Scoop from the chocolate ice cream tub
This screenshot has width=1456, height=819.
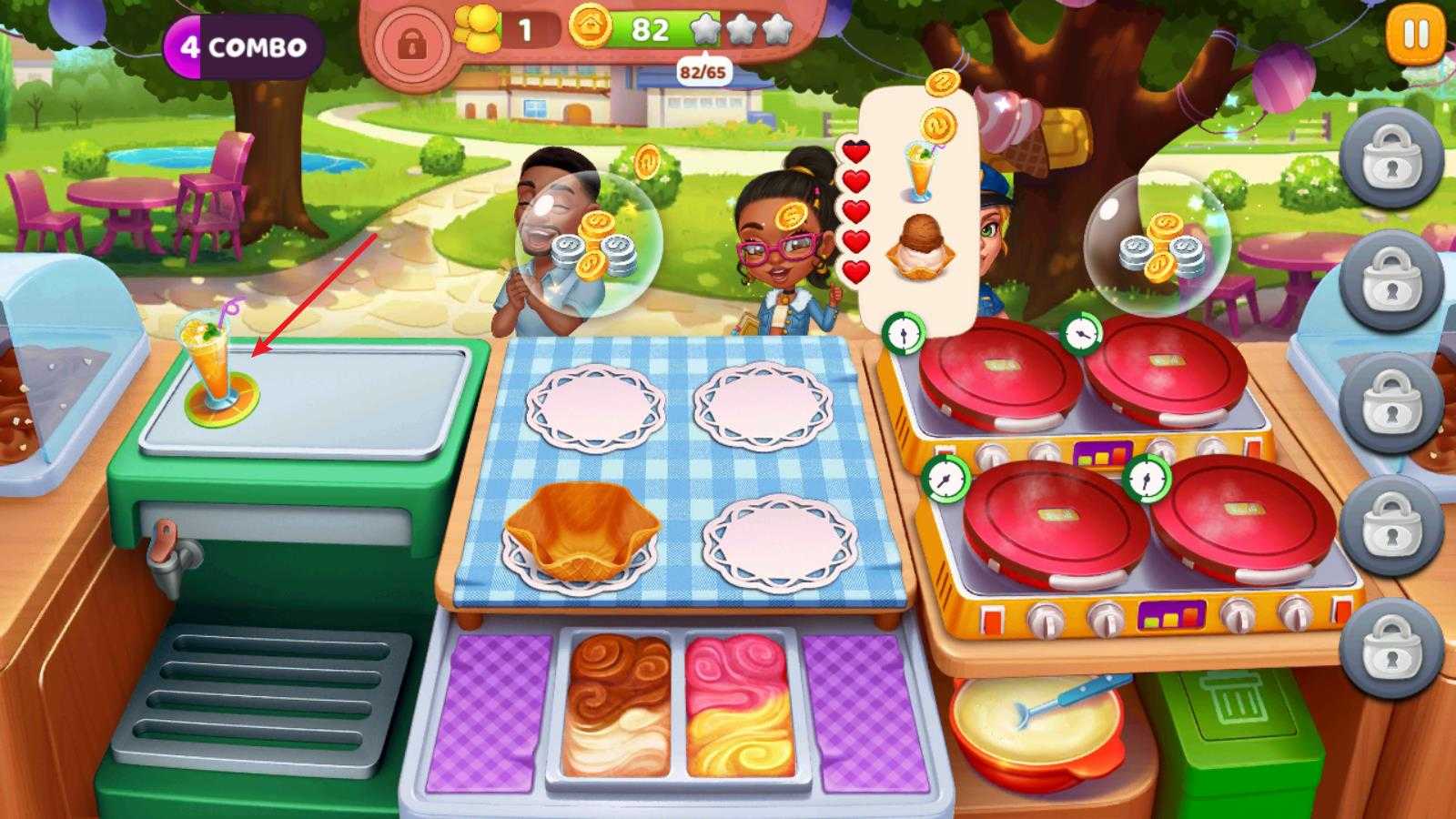[x=617, y=703]
